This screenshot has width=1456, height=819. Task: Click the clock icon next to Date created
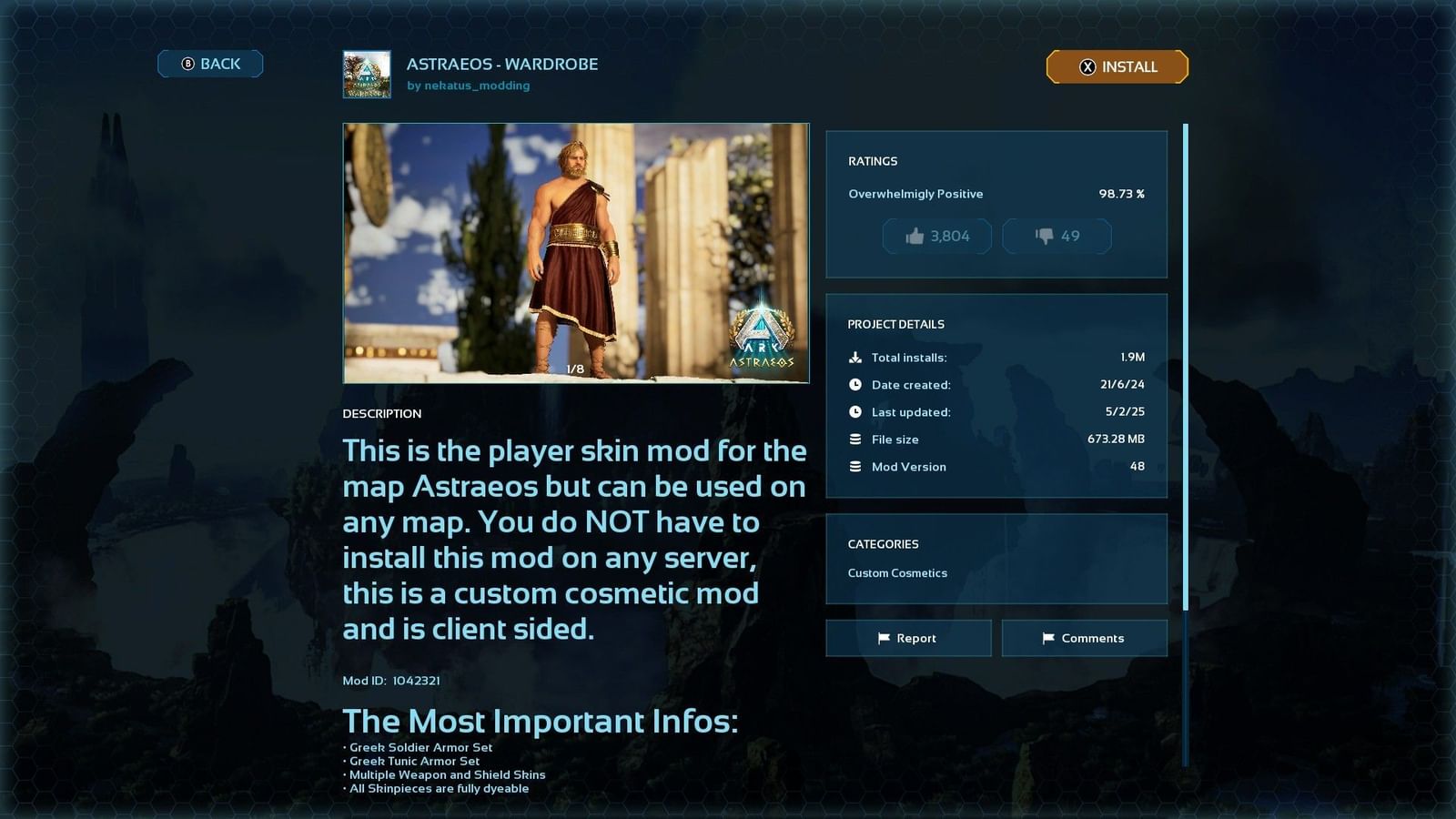tap(855, 384)
